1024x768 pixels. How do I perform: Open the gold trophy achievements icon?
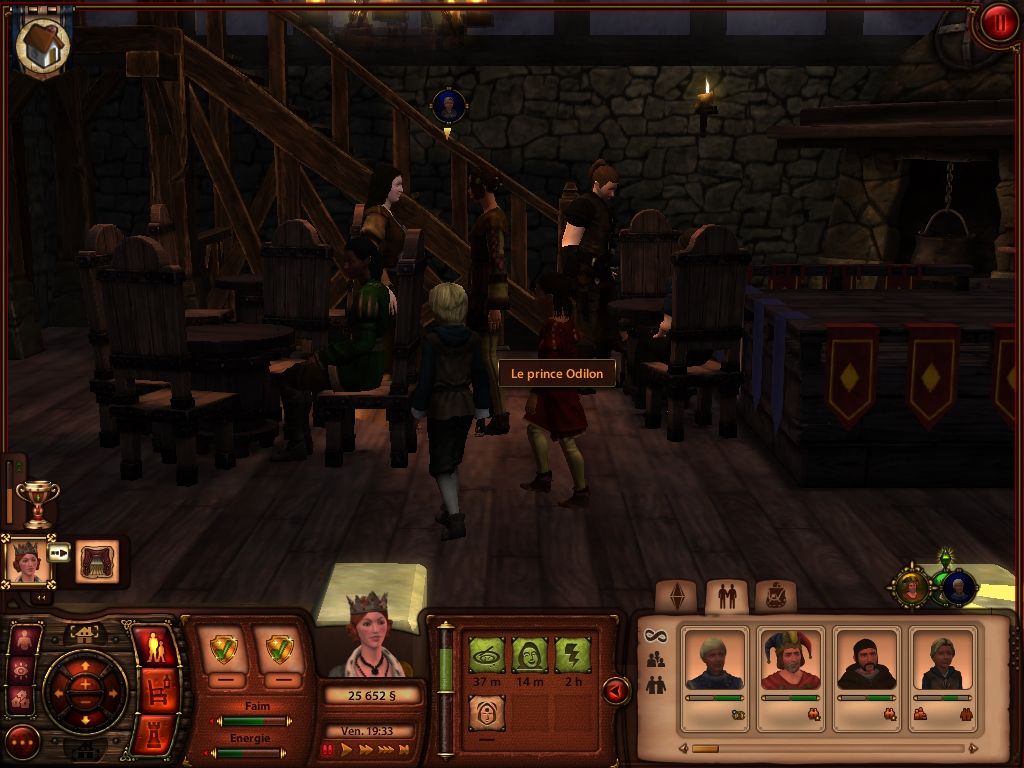(x=38, y=502)
